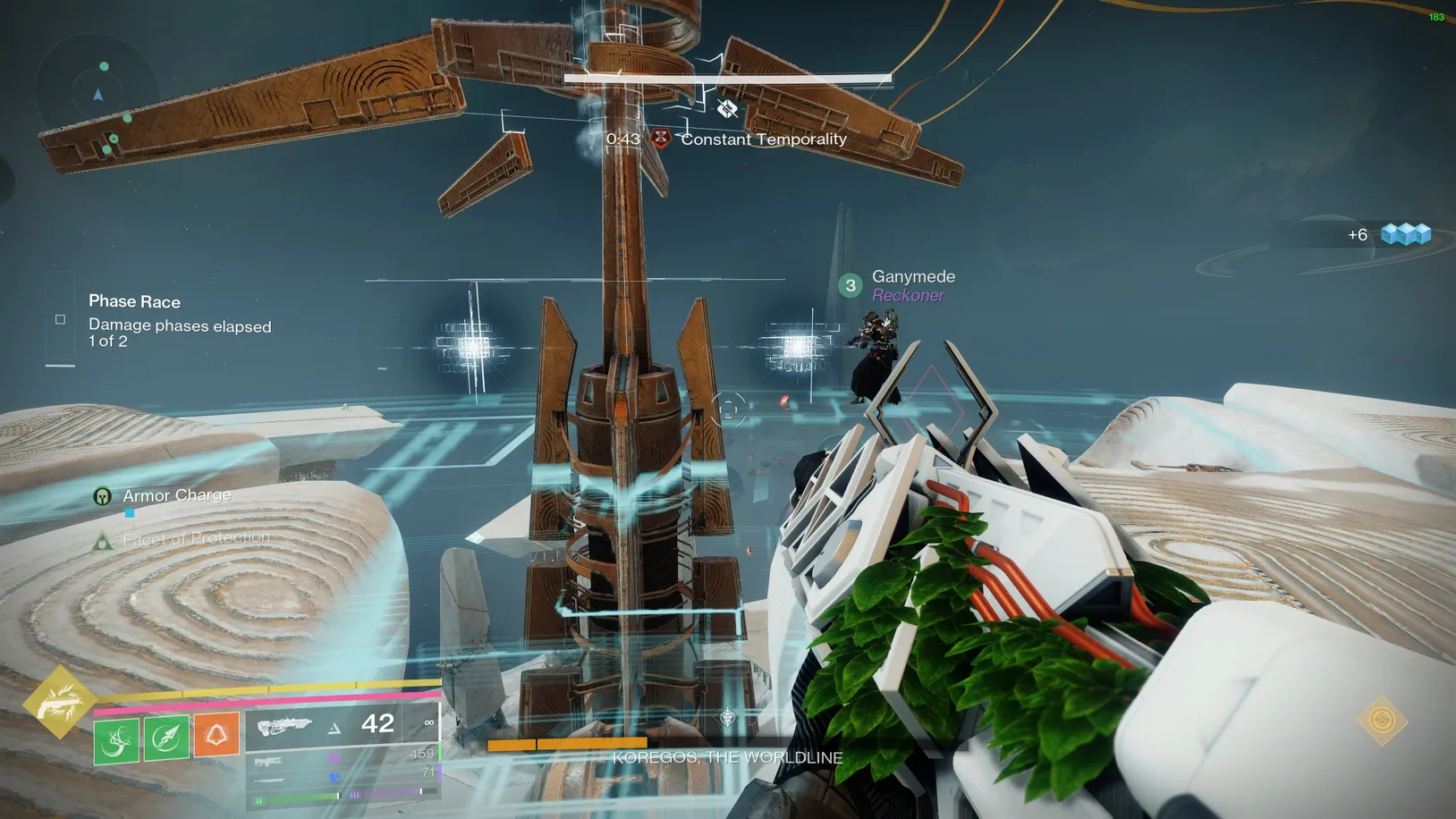1456x819 pixels.
Task: Select the green grenade ability icon
Action: tap(116, 739)
